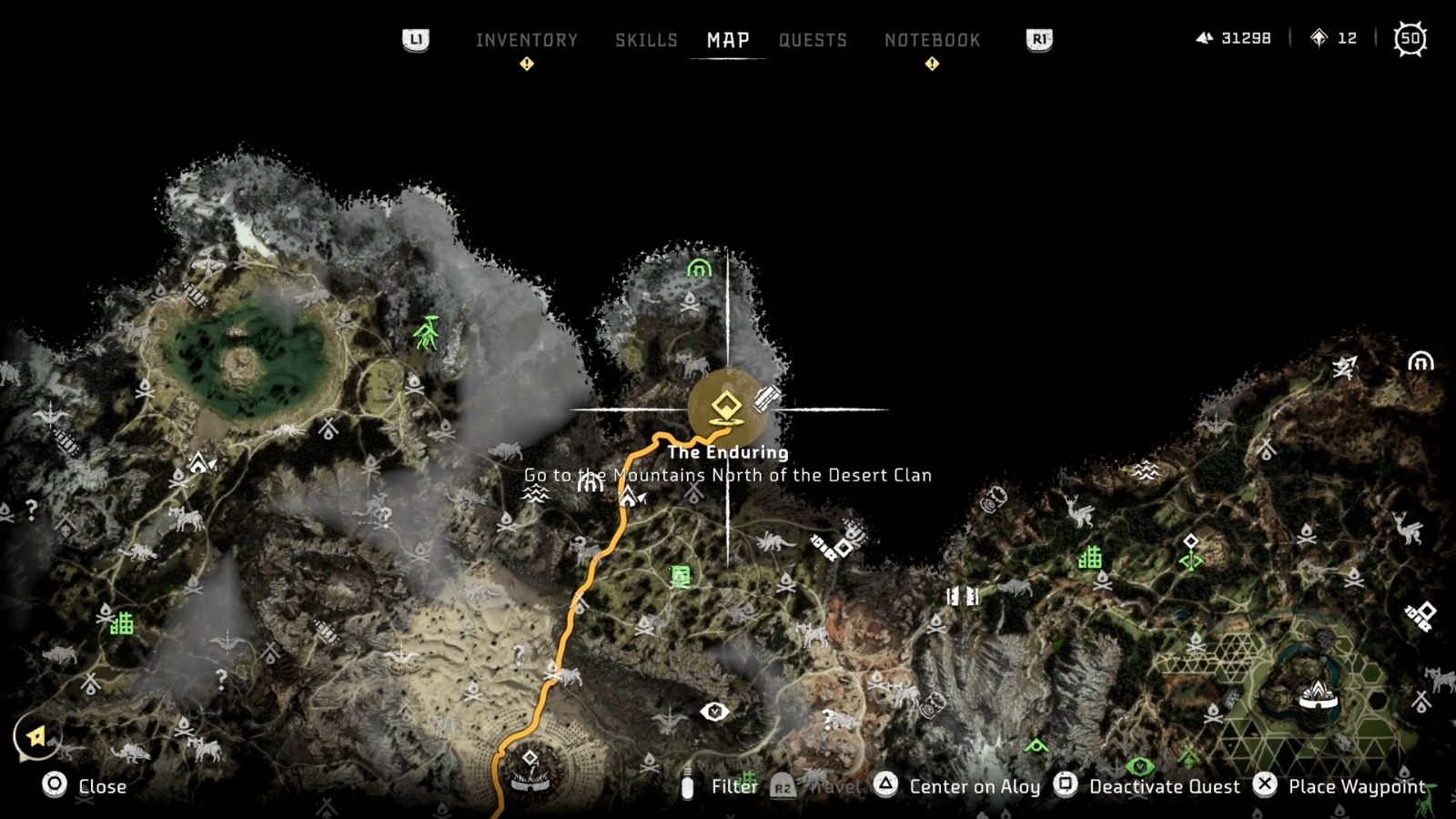Click the yellow alert badge under Inventory
The width and height of the screenshot is (1456, 819).
point(527,64)
